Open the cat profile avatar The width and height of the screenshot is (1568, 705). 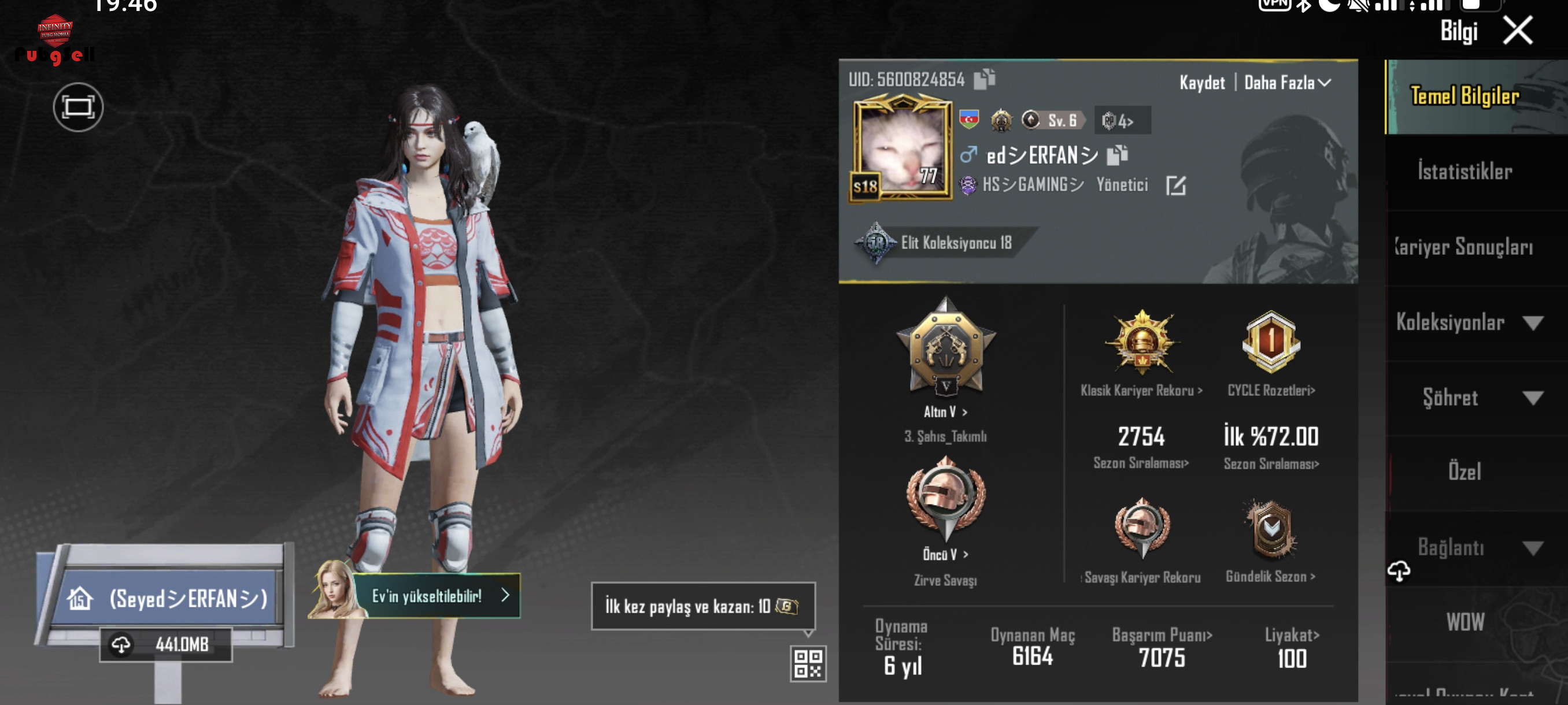pos(902,149)
